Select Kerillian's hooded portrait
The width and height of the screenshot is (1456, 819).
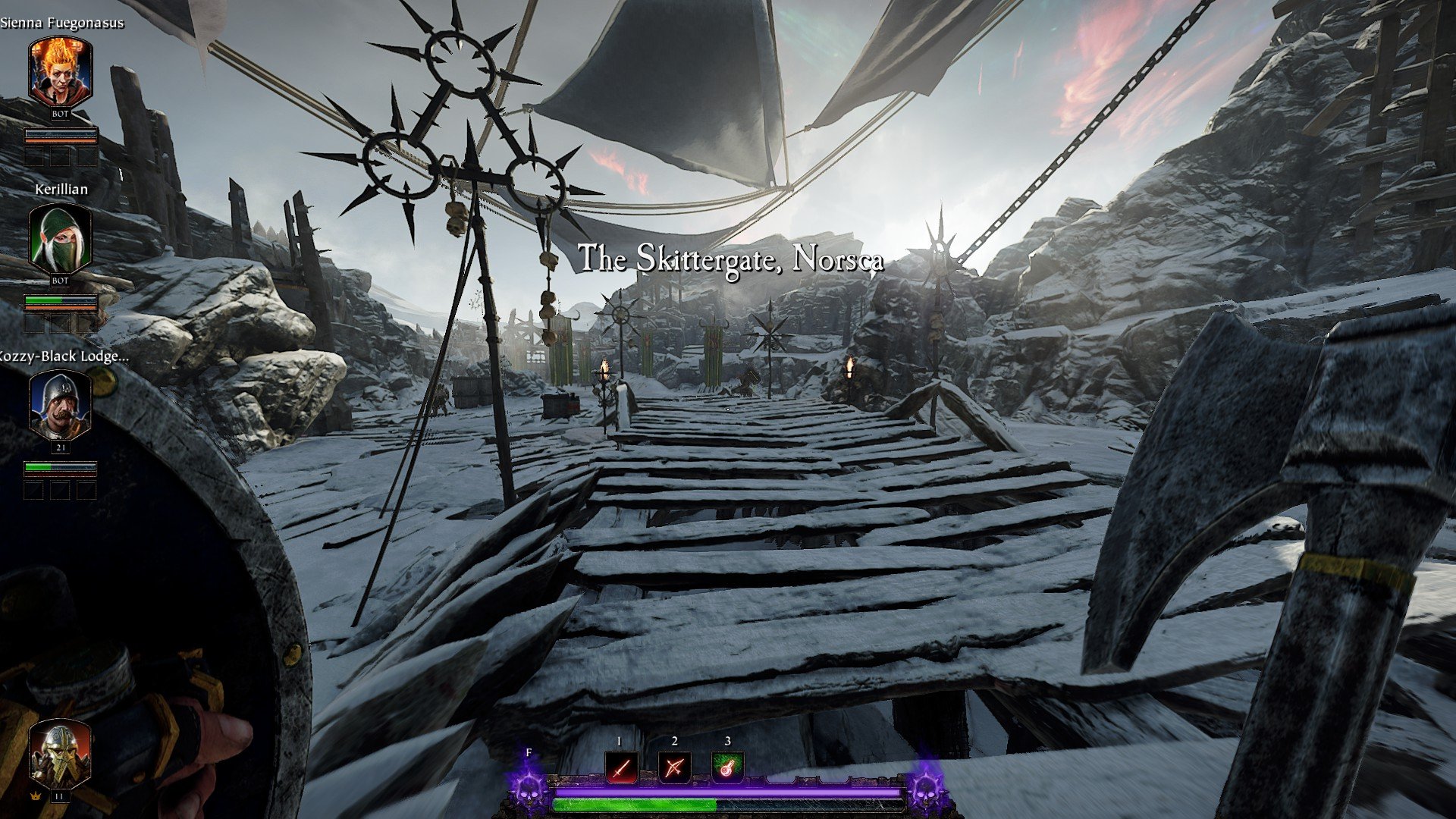tap(61, 239)
